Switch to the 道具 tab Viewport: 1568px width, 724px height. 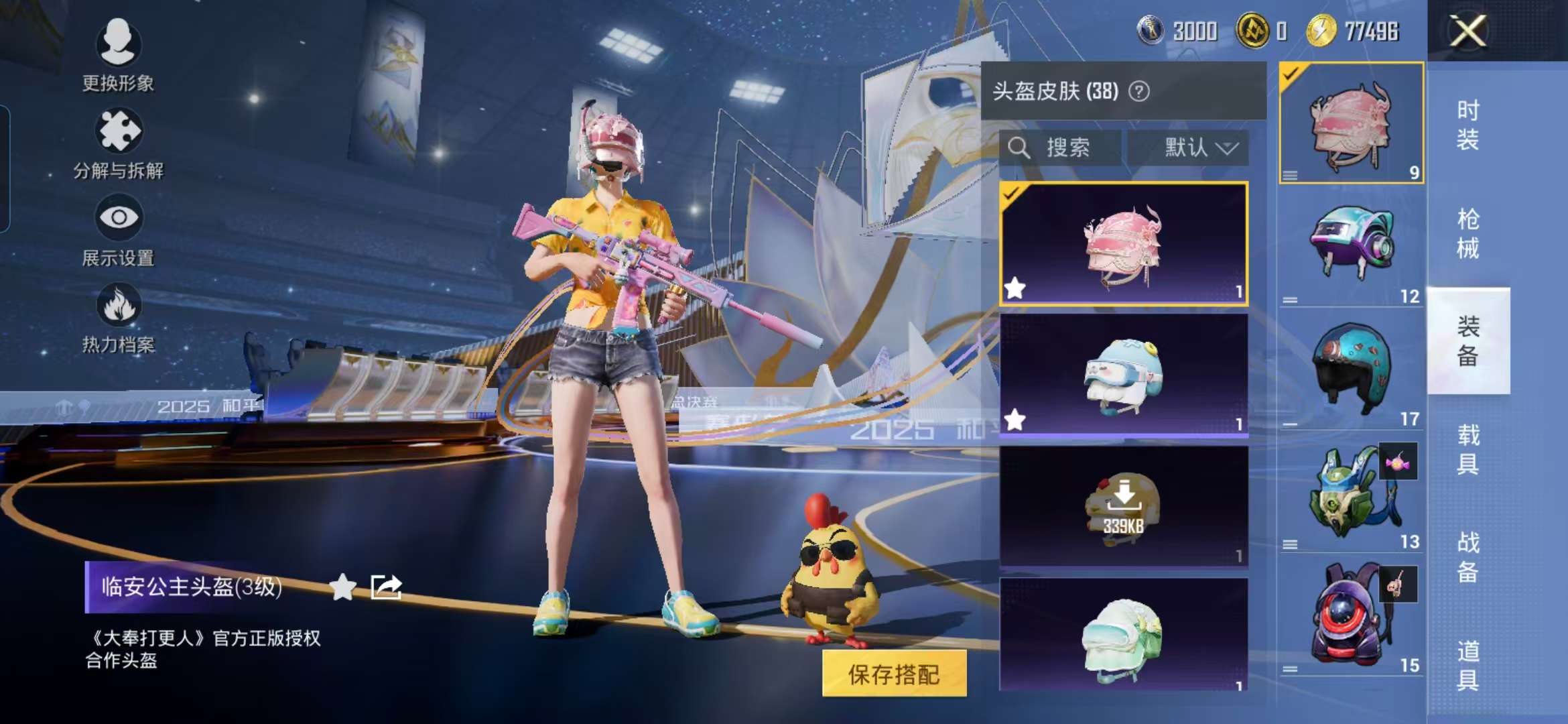coord(1467,665)
